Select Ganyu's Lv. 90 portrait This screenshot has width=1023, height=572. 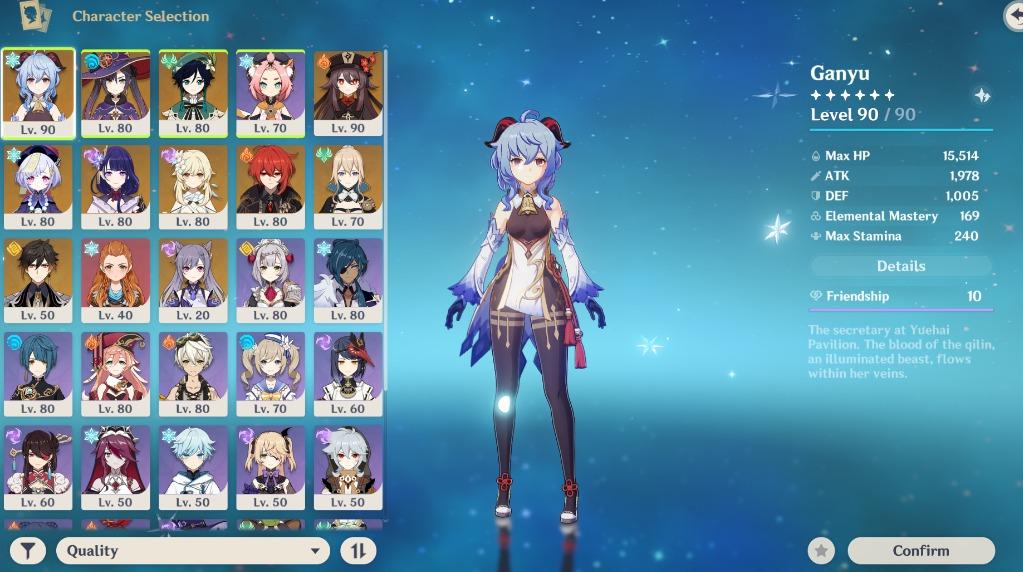39,92
